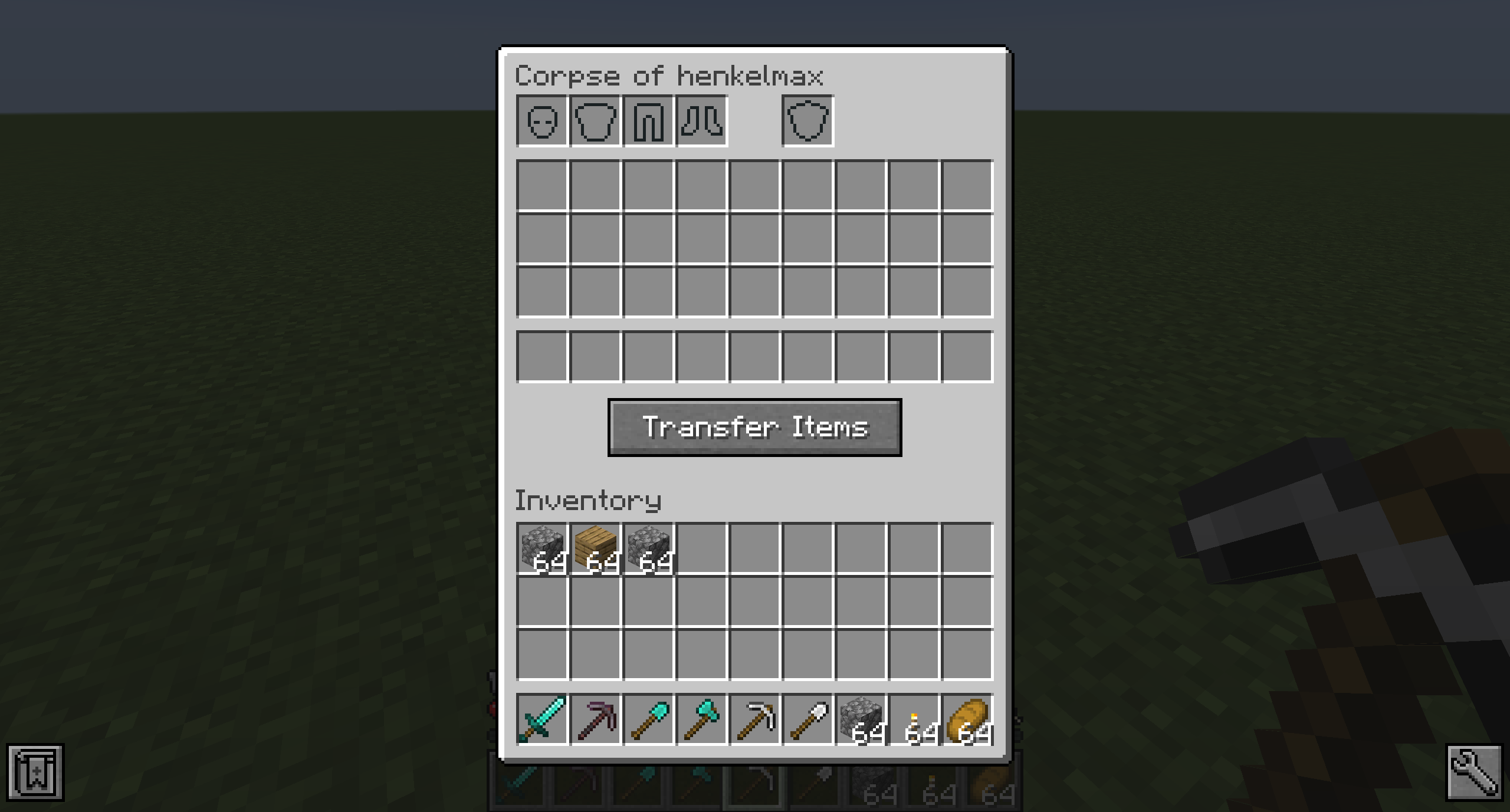This screenshot has height=812, width=1510.
Task: Click the empty helmet armor slot
Action: 543,120
